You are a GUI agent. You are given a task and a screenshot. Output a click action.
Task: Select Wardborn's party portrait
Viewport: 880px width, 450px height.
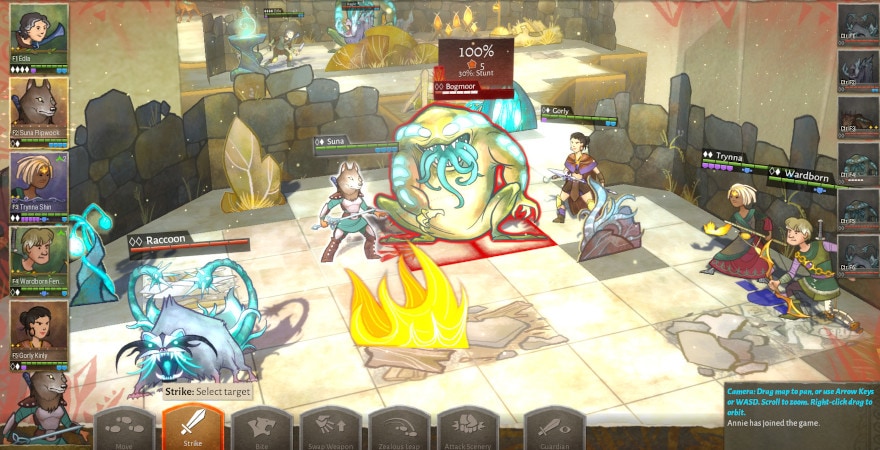(39, 256)
